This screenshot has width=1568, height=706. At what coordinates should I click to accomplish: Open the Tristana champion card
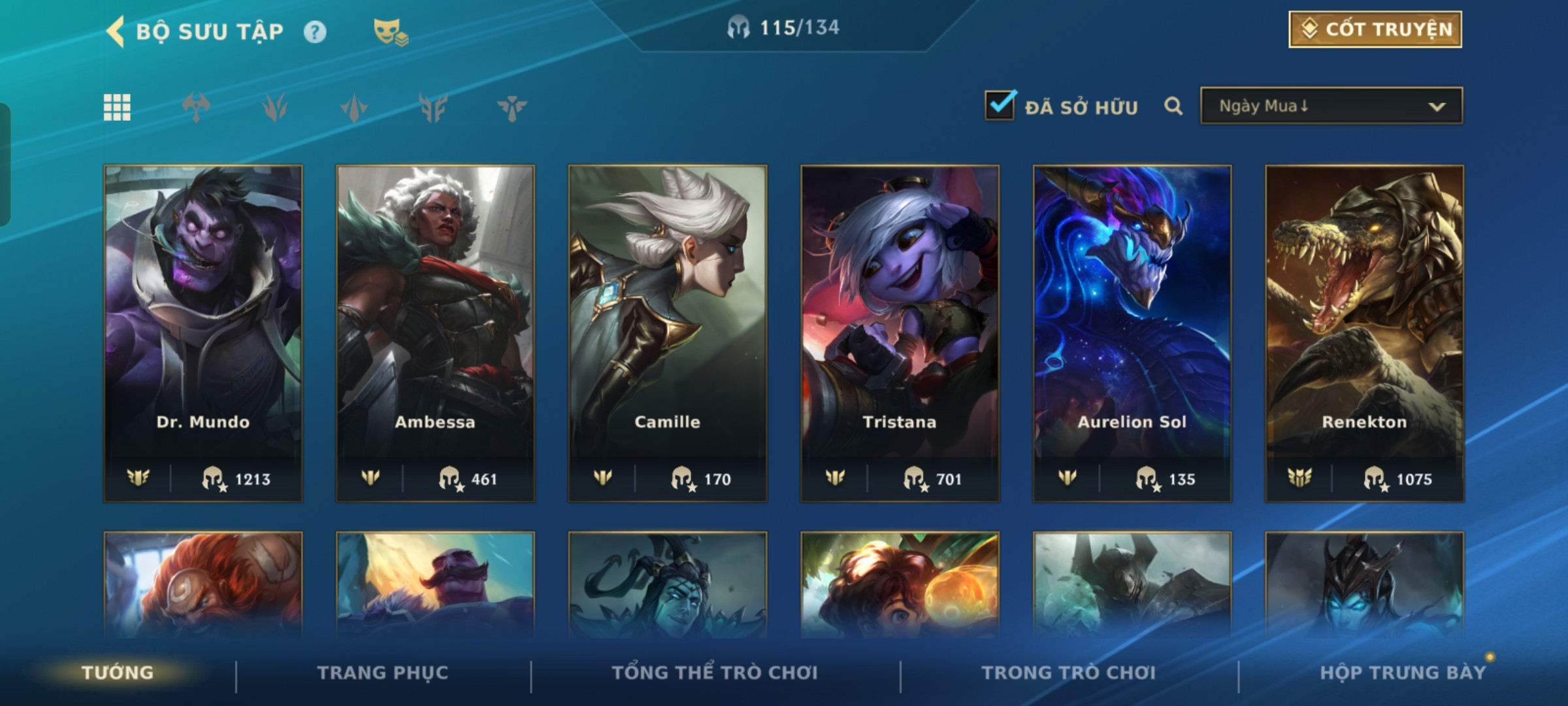900,333
